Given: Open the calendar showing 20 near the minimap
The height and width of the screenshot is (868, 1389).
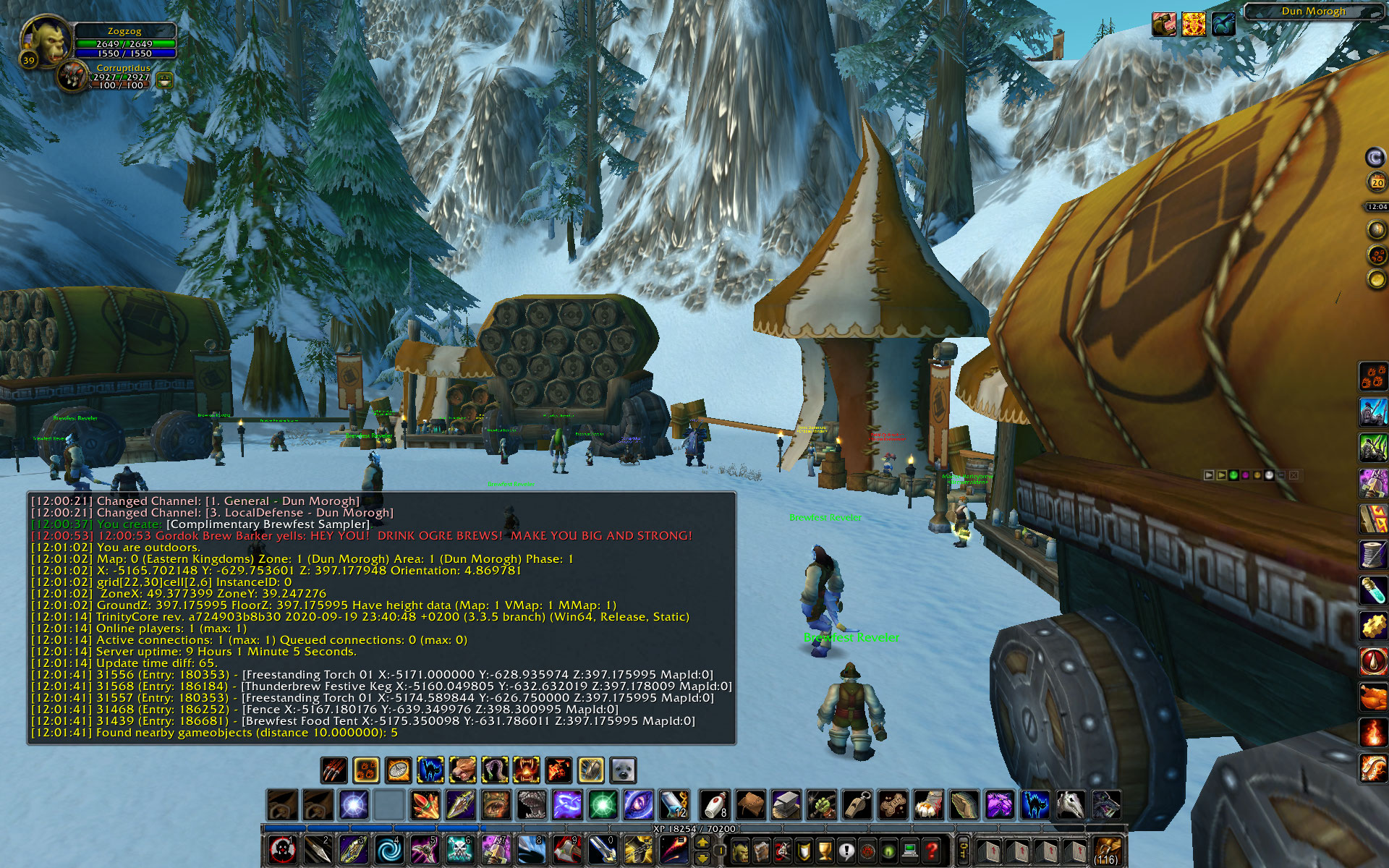Looking at the screenshot, I should (x=1377, y=183).
